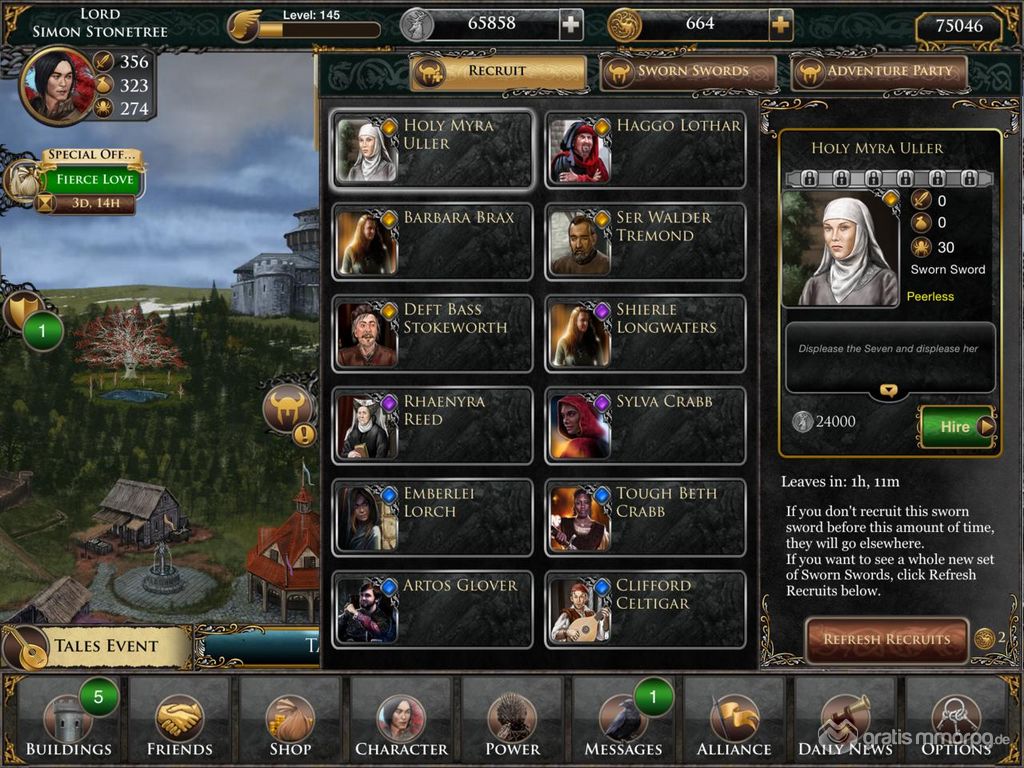1024x768 pixels.
Task: Select Ser Walder Tremond card
Action: tap(645, 243)
